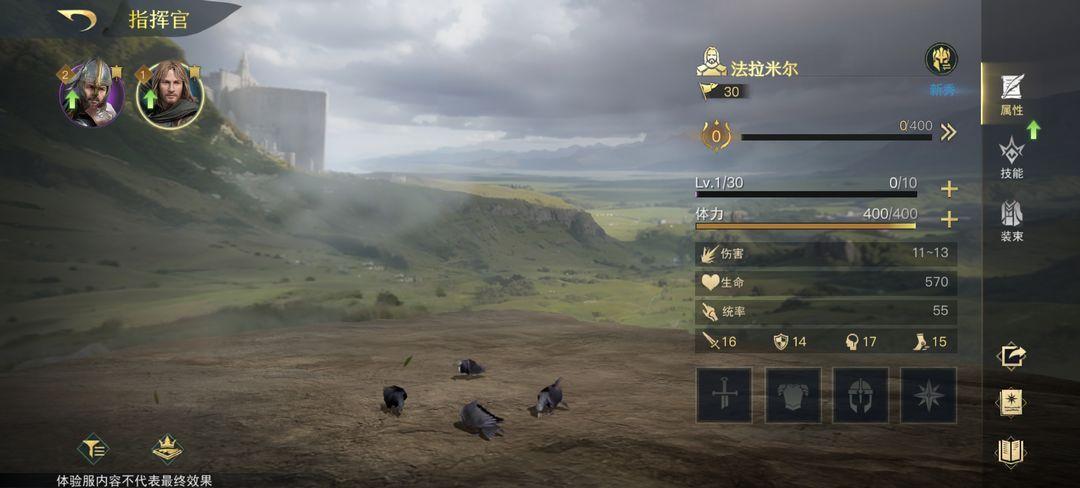The width and height of the screenshot is (1080, 488).
Task: Click the double-arrow next to 0/400 bar
Action: pos(948,133)
